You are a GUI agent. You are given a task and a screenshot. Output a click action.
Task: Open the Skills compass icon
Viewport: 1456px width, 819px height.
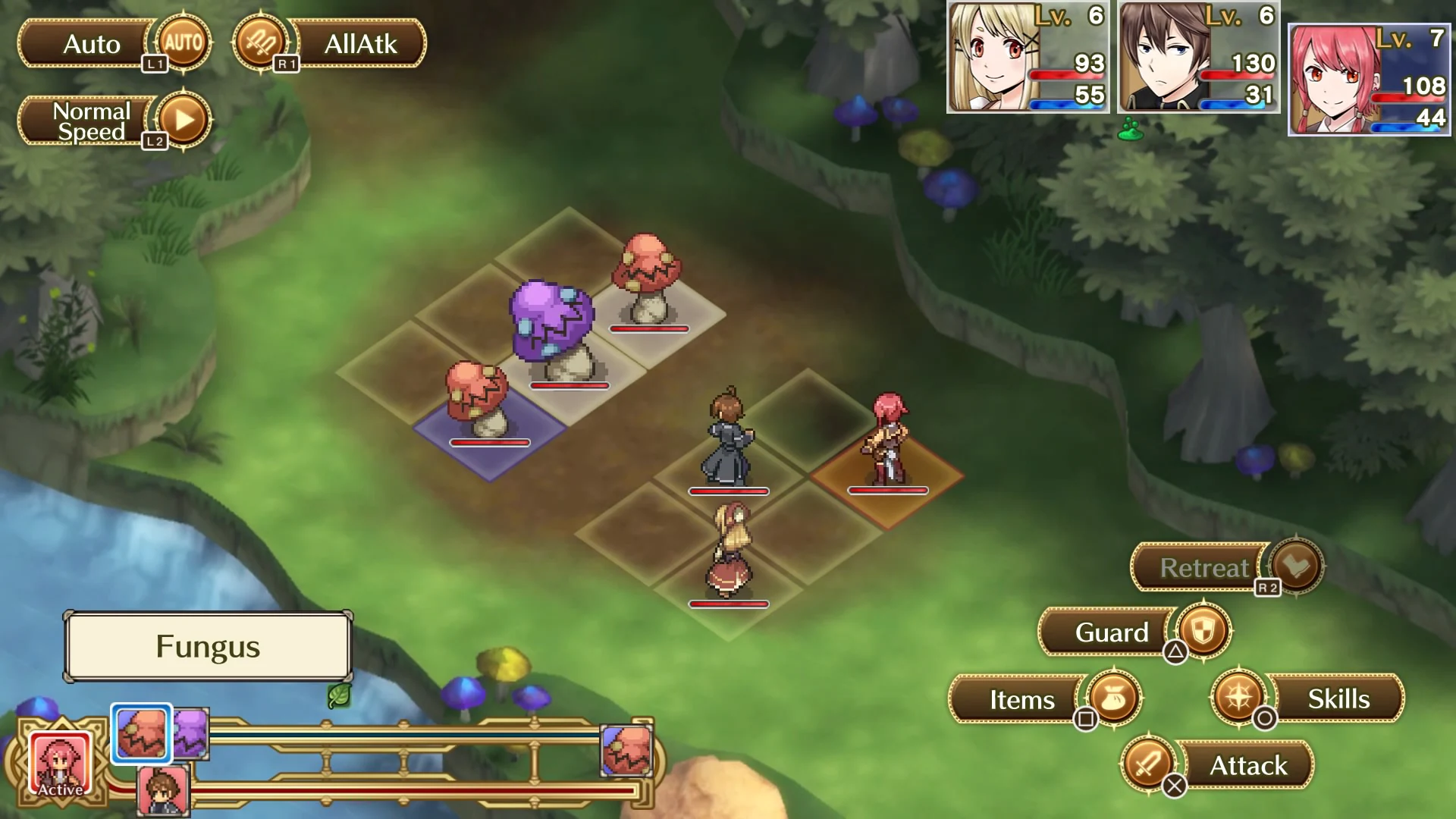click(x=1239, y=698)
